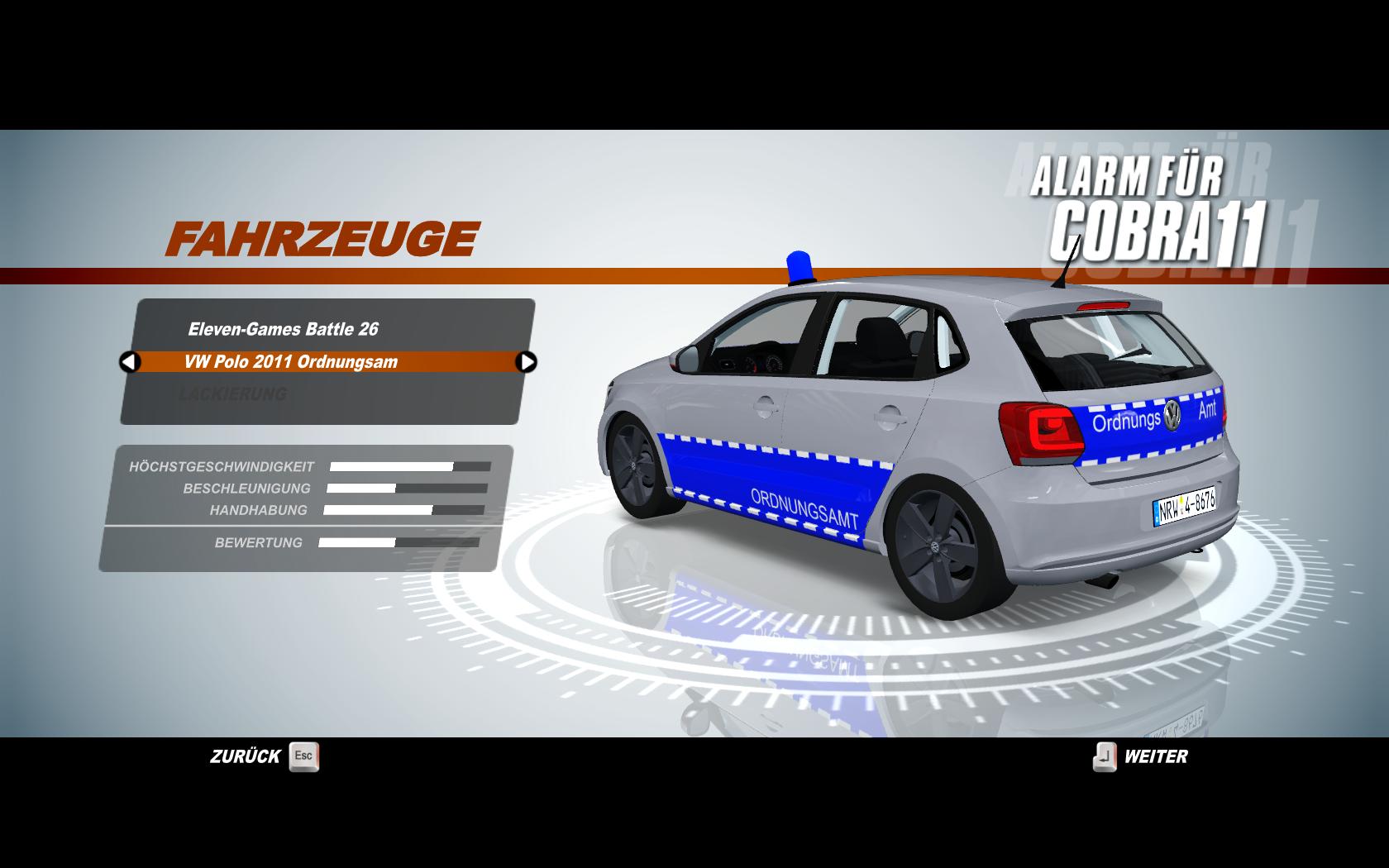Go back with the Zurück button

(x=265, y=756)
